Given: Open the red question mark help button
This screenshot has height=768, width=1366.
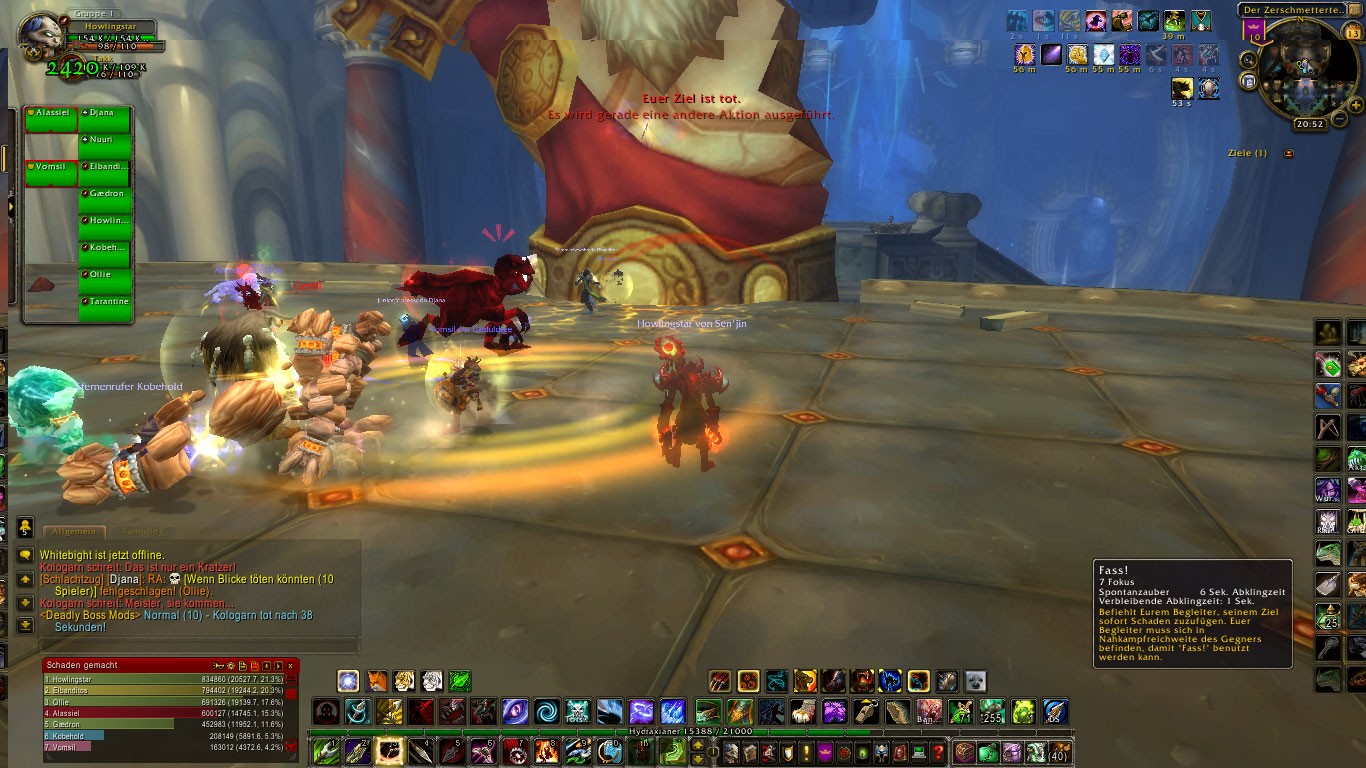Looking at the screenshot, I should 938,752.
